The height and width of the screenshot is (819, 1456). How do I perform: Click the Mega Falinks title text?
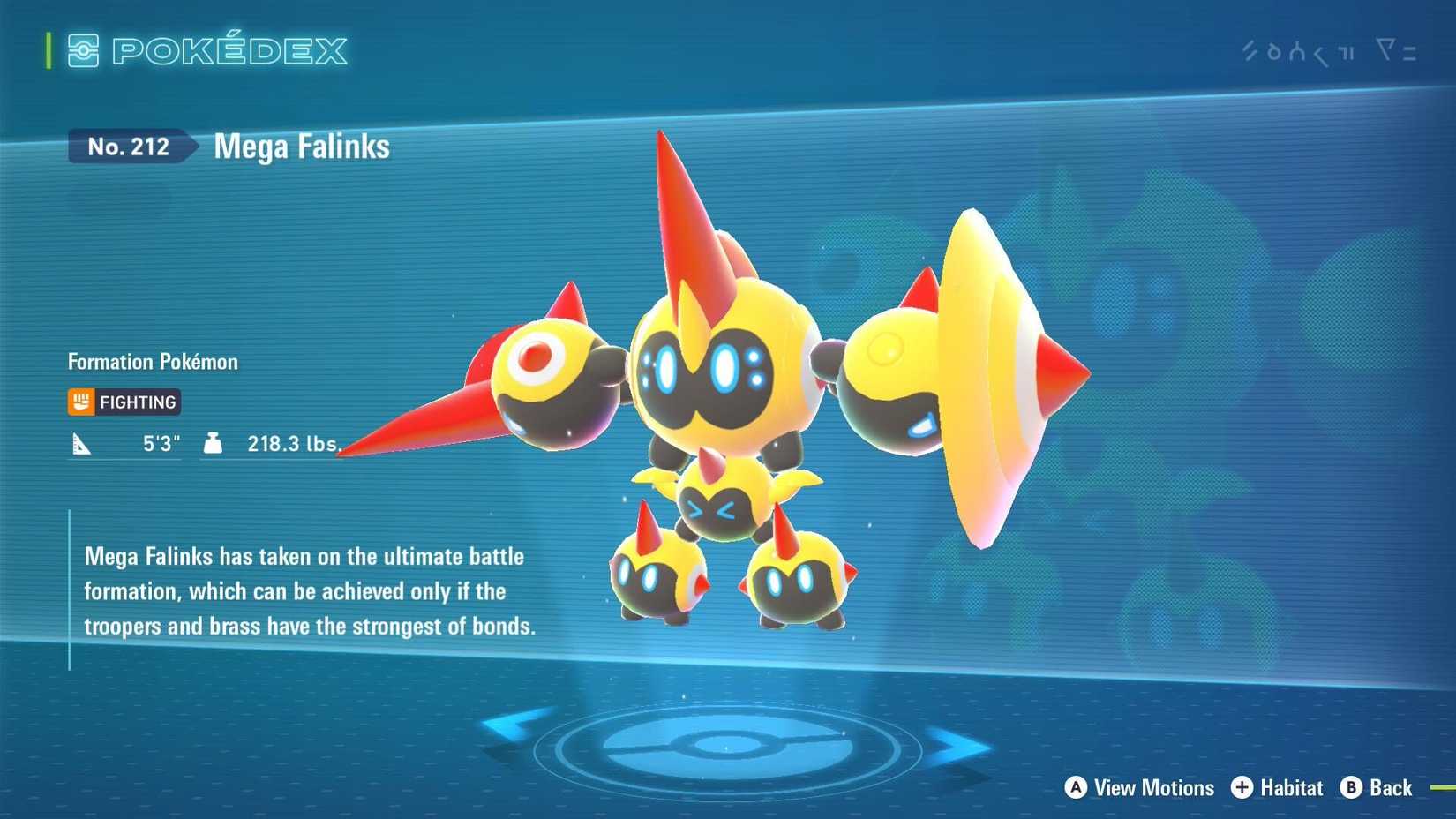point(300,147)
